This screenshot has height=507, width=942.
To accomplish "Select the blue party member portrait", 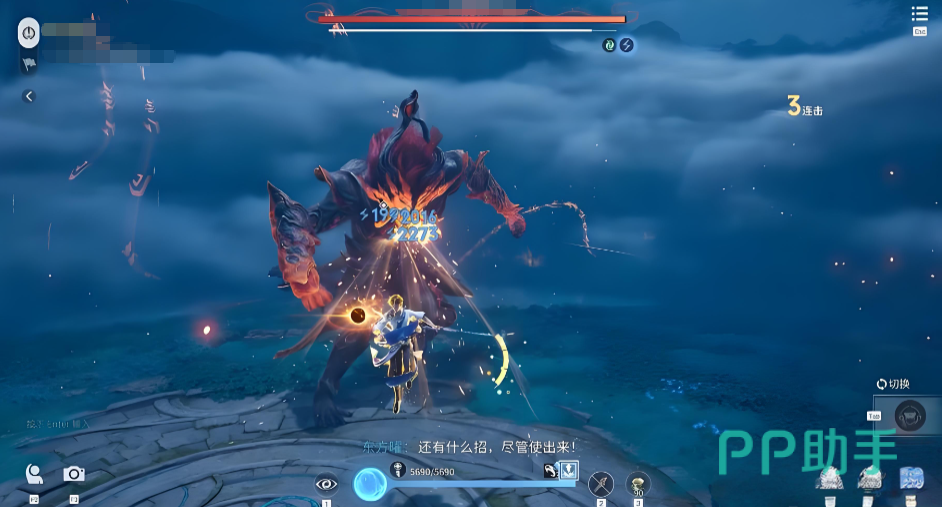I will pyautogui.click(x=911, y=478).
